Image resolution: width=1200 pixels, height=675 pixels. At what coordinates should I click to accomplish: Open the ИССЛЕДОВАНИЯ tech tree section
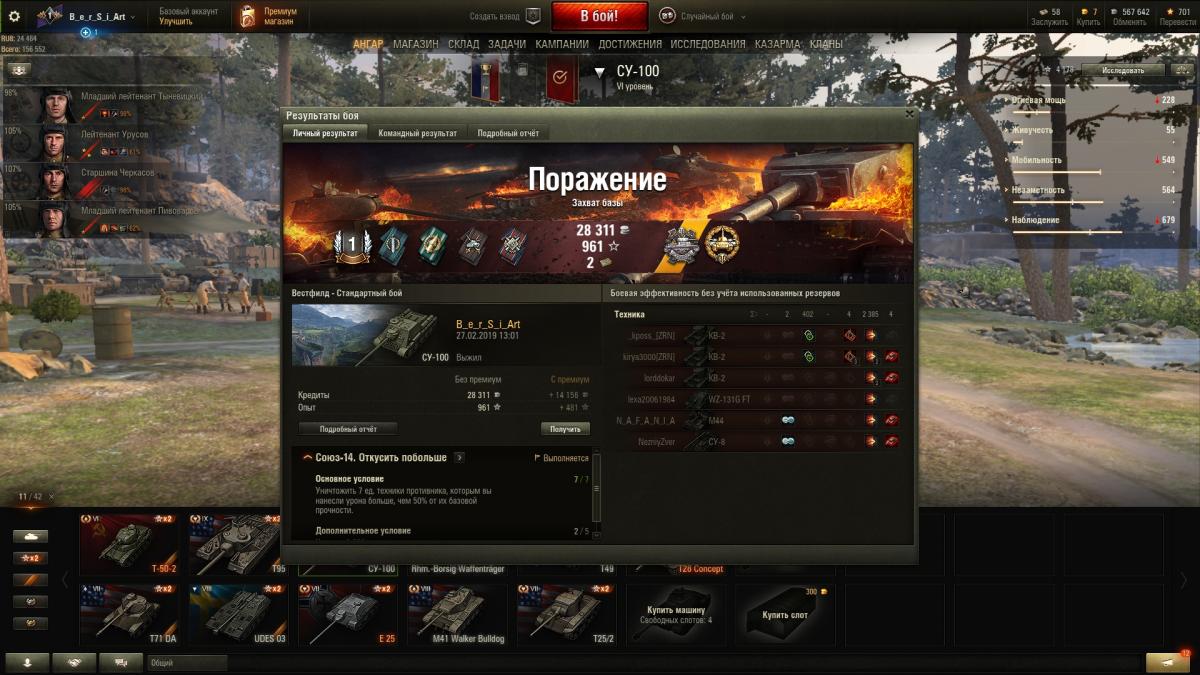[708, 45]
